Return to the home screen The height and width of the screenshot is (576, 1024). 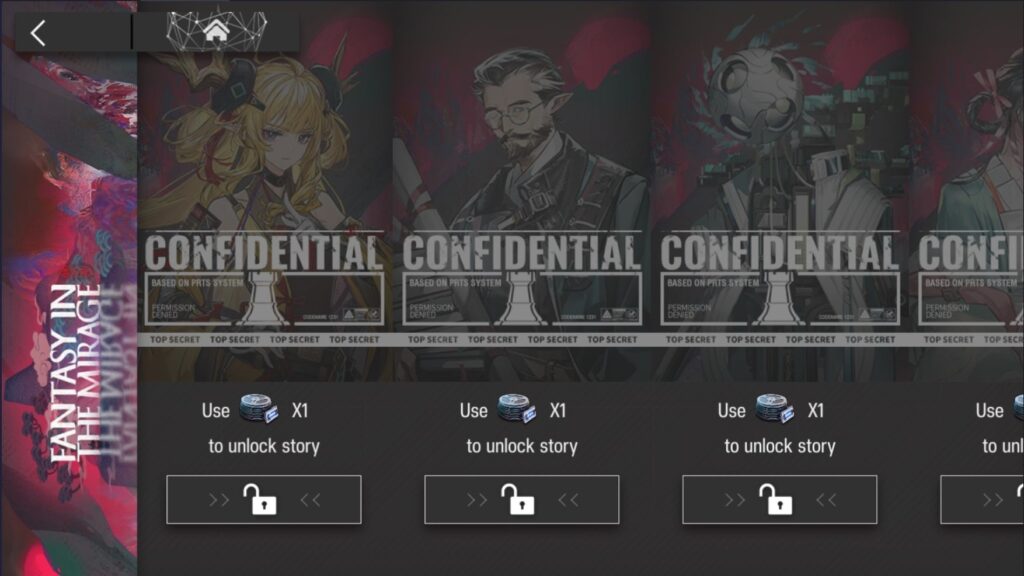tap(215, 31)
